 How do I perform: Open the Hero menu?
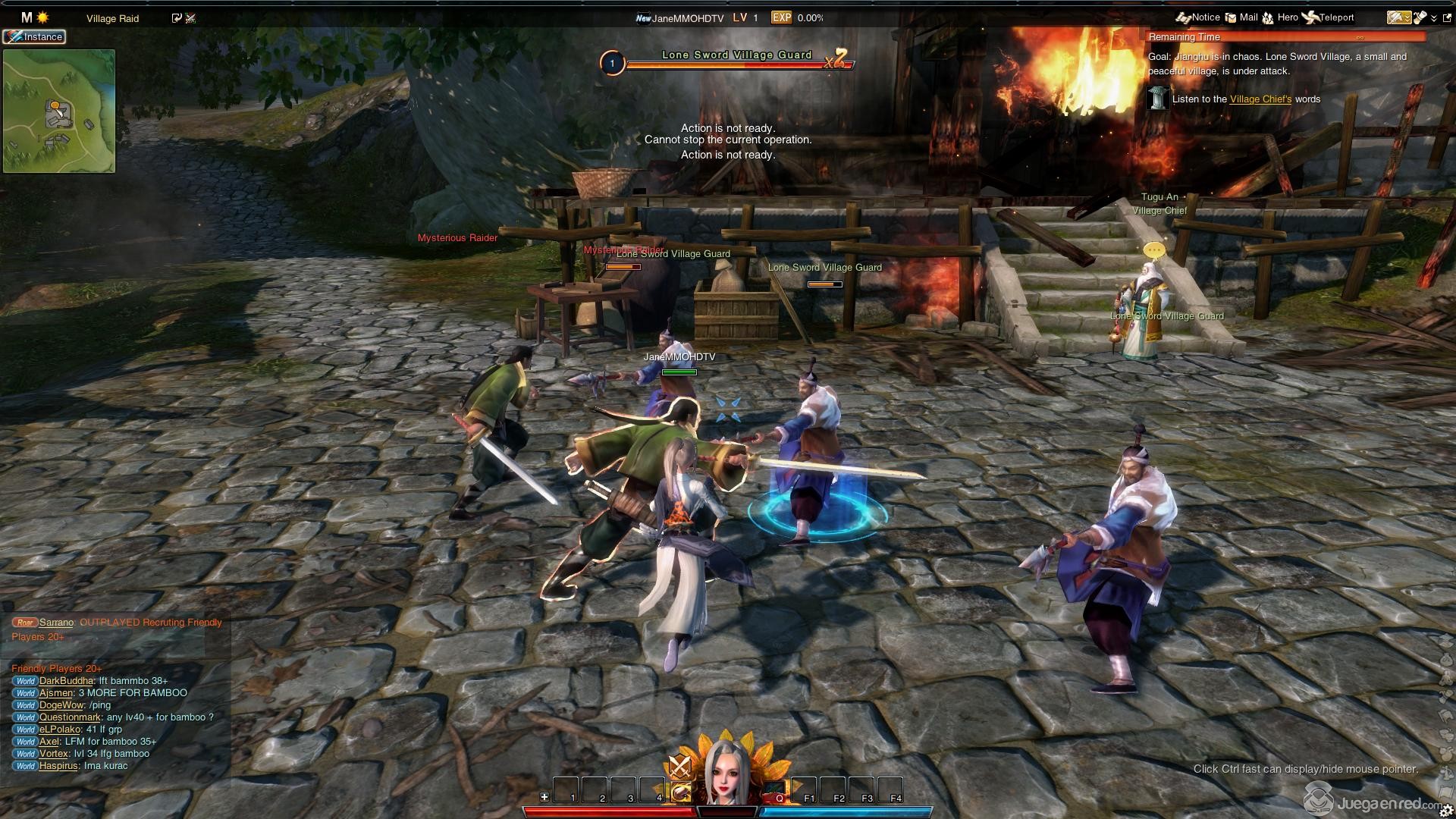(1280, 17)
